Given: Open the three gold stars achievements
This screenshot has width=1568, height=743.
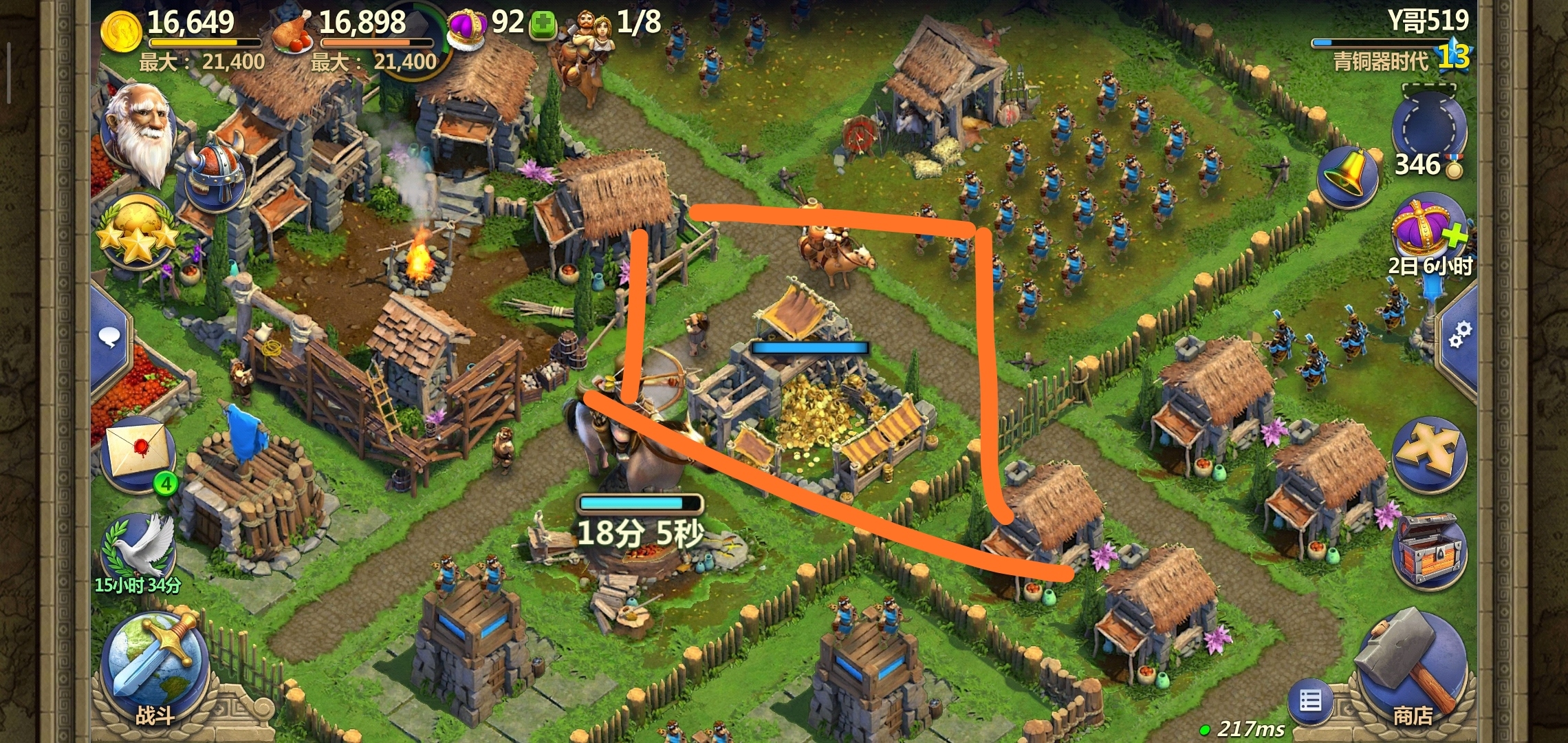Looking at the screenshot, I should click(x=138, y=233).
